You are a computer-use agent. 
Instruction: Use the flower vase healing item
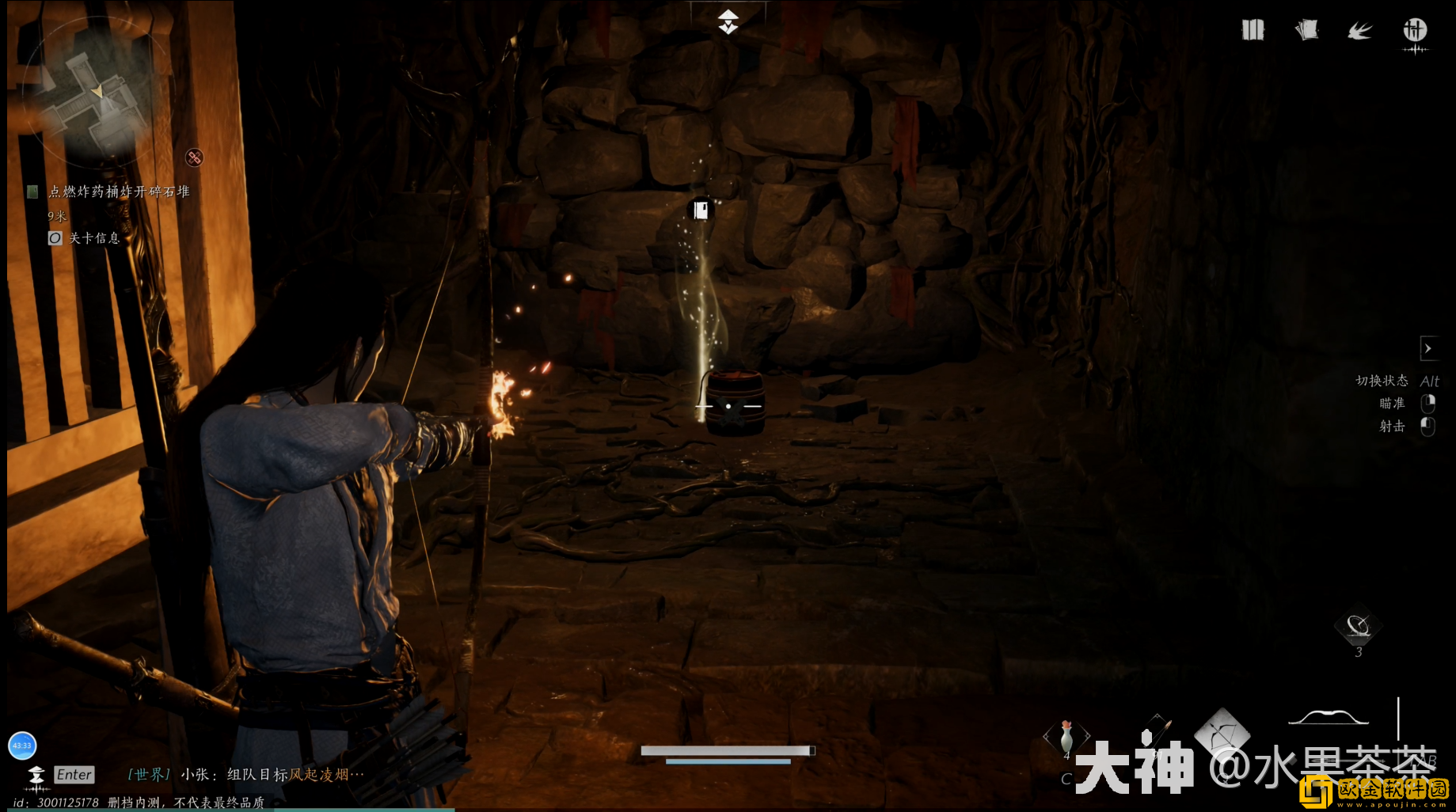1066,736
